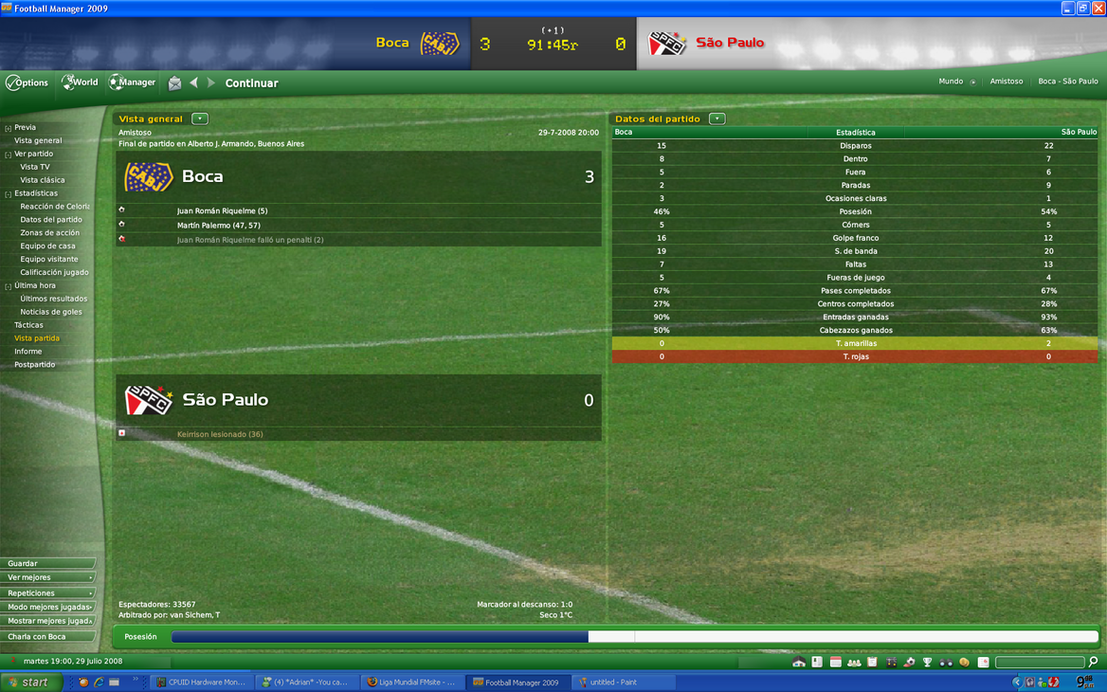
Task: Open Noticias de goles
Action: click(51, 312)
